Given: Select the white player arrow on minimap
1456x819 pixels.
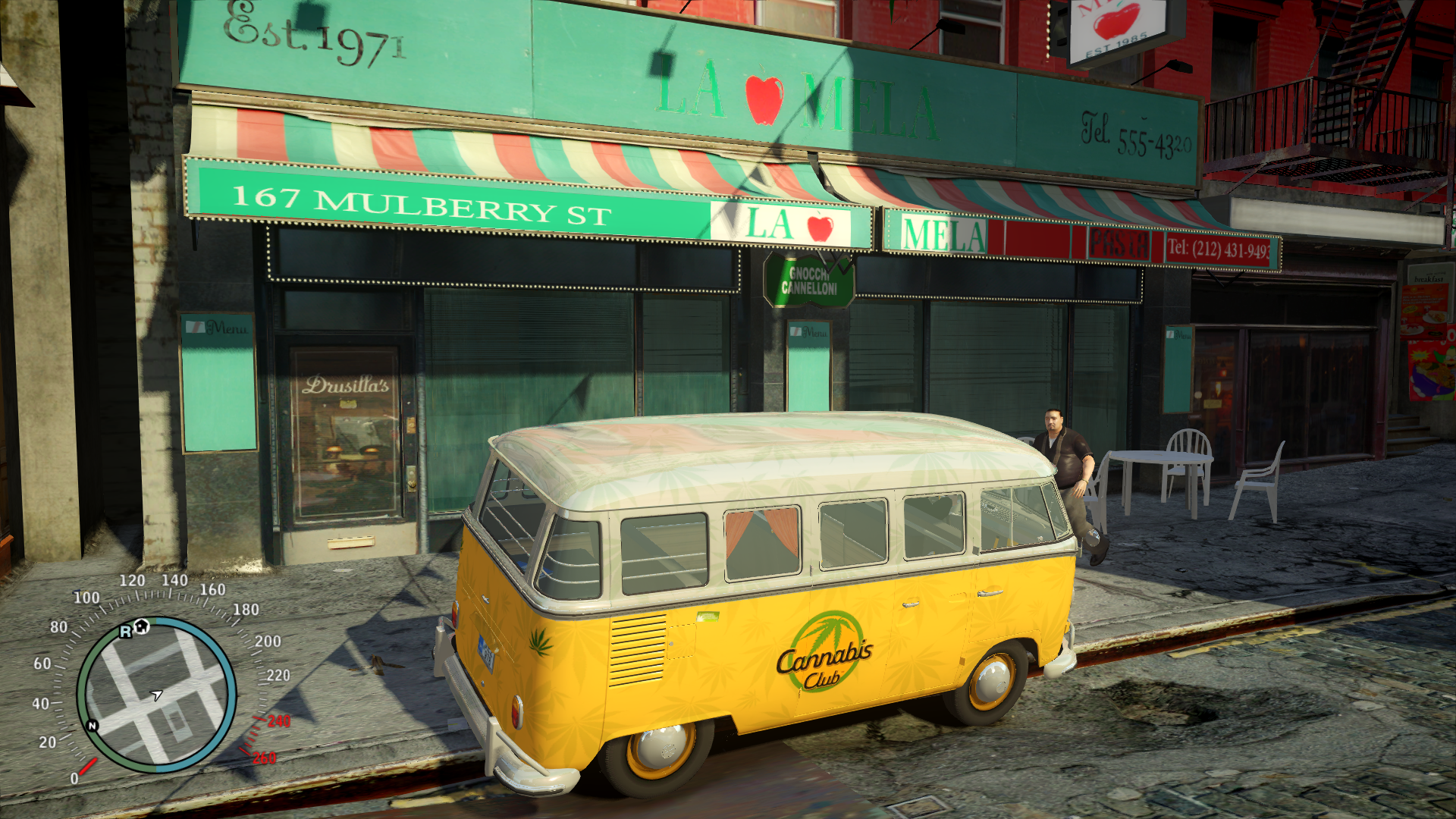Looking at the screenshot, I should pyautogui.click(x=156, y=695).
